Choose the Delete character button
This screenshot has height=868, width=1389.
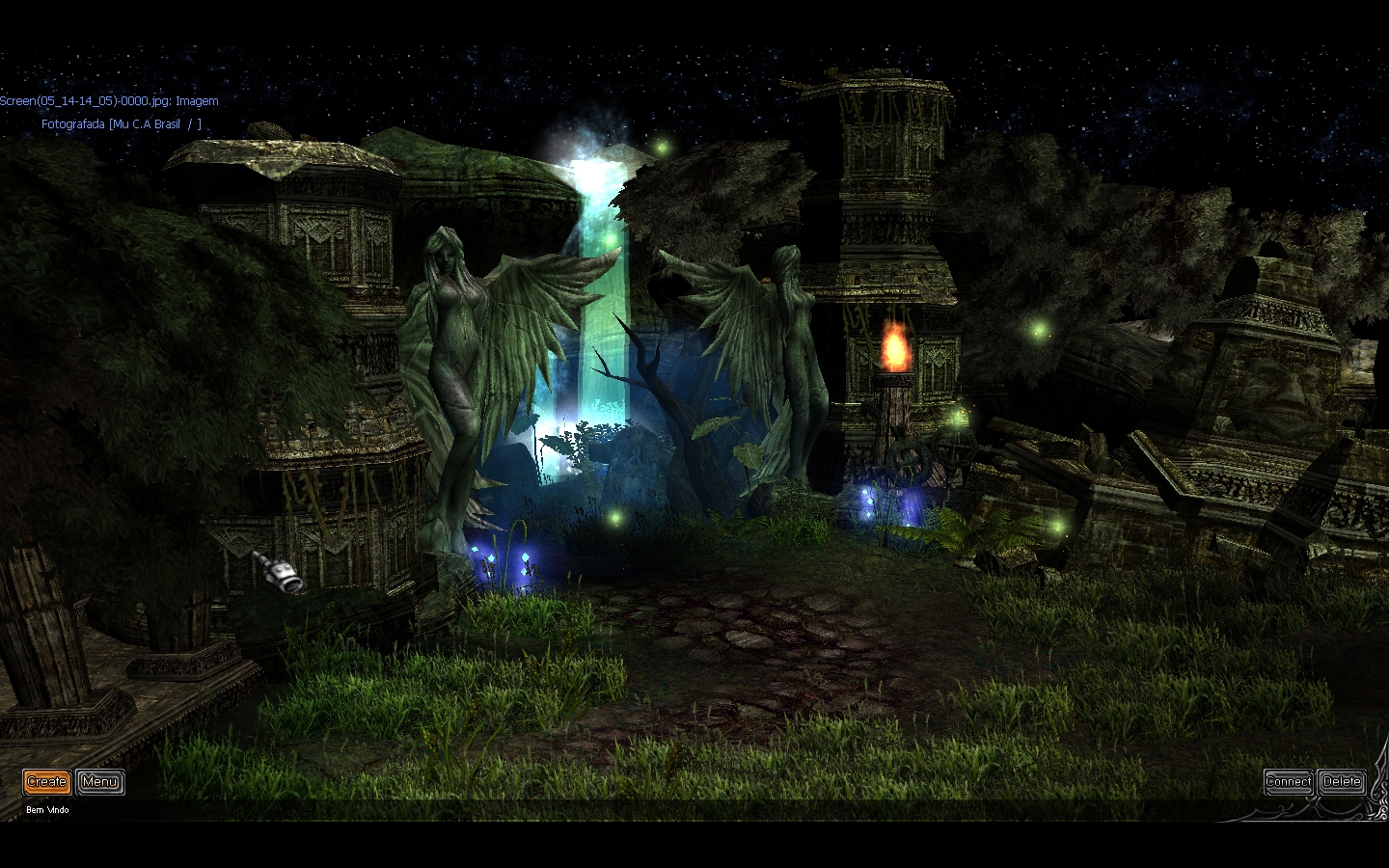[x=1342, y=781]
